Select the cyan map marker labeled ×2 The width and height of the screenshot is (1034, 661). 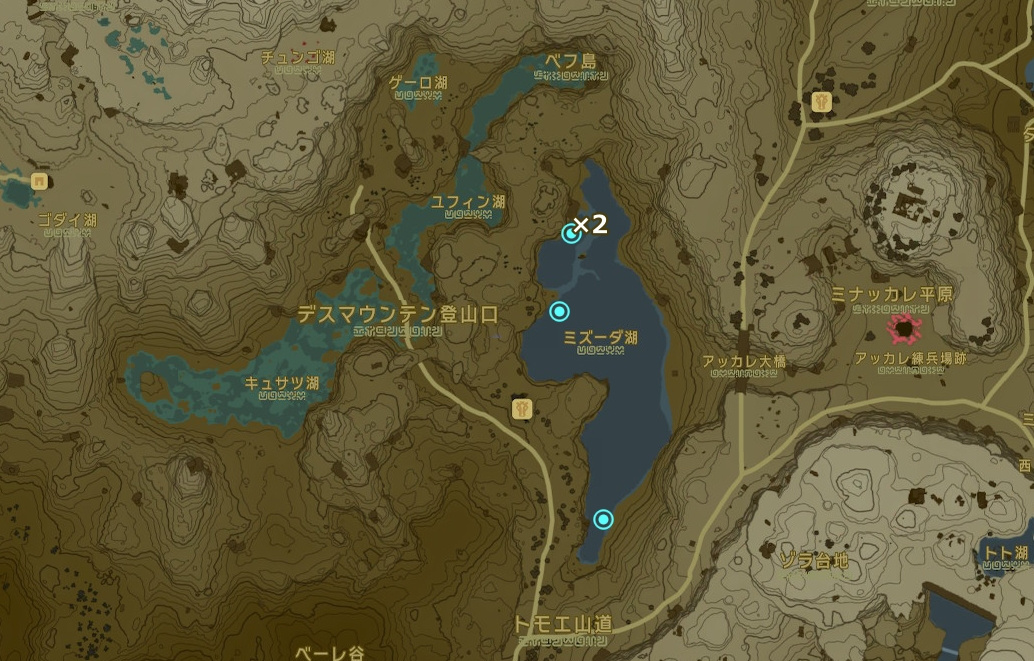(x=571, y=233)
